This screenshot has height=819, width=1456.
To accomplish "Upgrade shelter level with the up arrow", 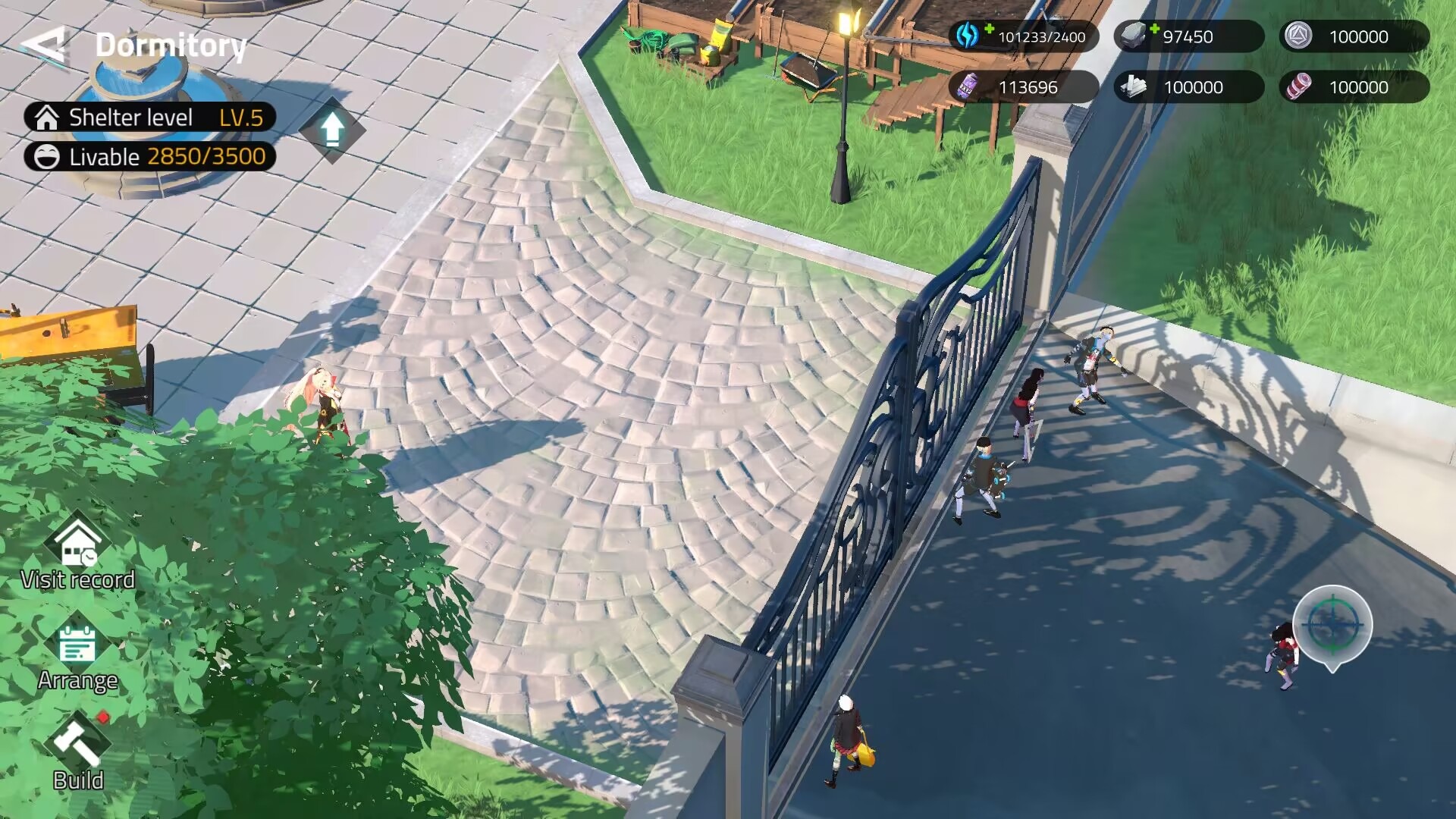I will pyautogui.click(x=331, y=130).
